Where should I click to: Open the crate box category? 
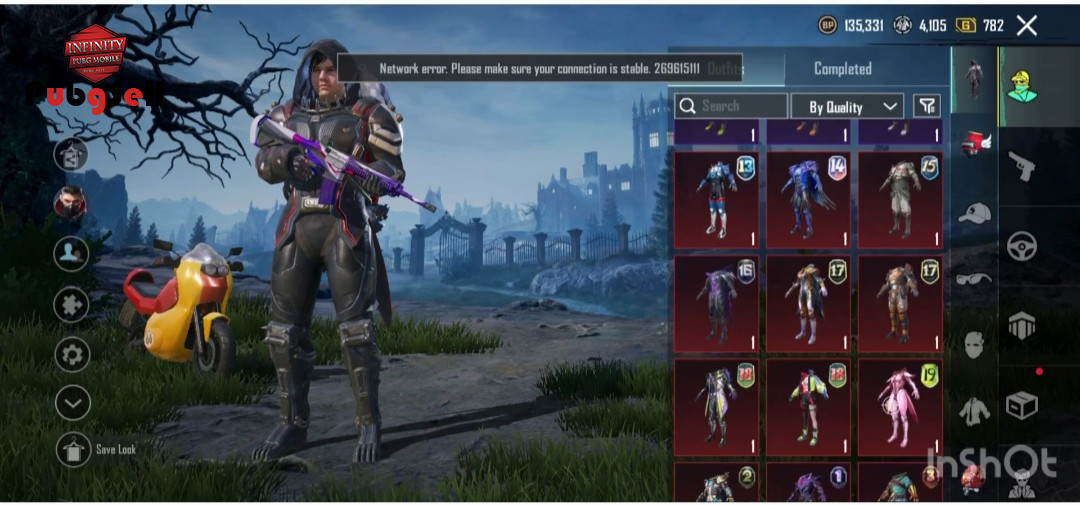1021,405
